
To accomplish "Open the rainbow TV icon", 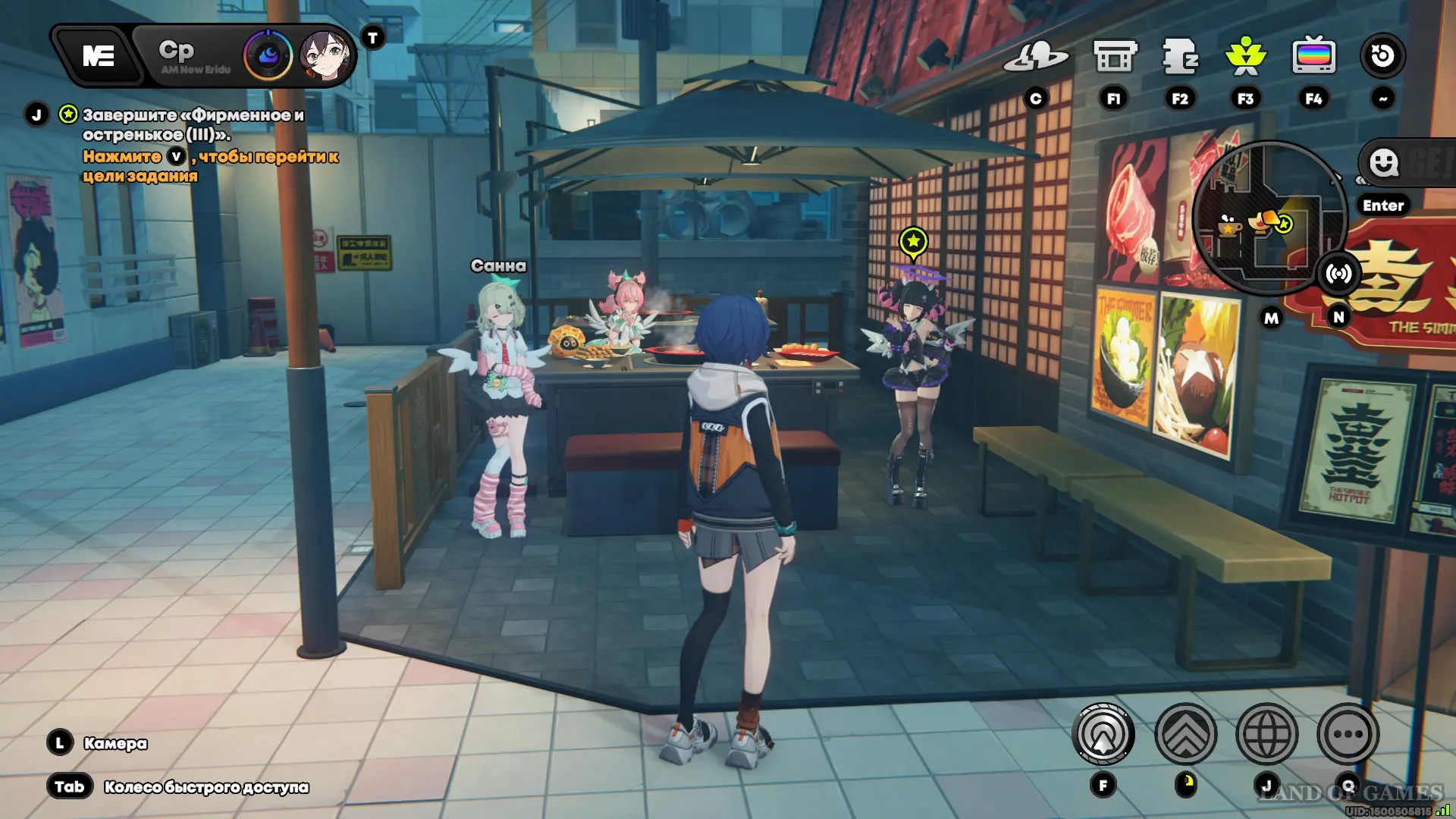I will pos(1313,56).
